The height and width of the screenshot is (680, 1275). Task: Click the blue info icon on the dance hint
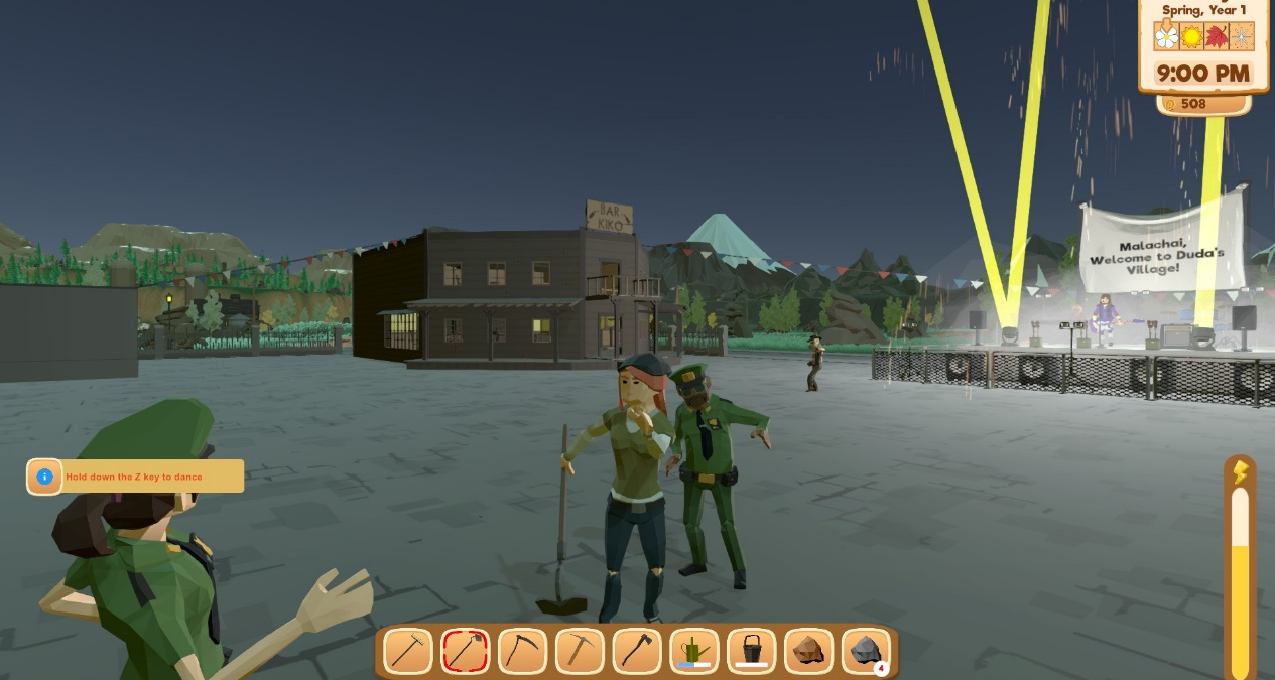tap(44, 477)
